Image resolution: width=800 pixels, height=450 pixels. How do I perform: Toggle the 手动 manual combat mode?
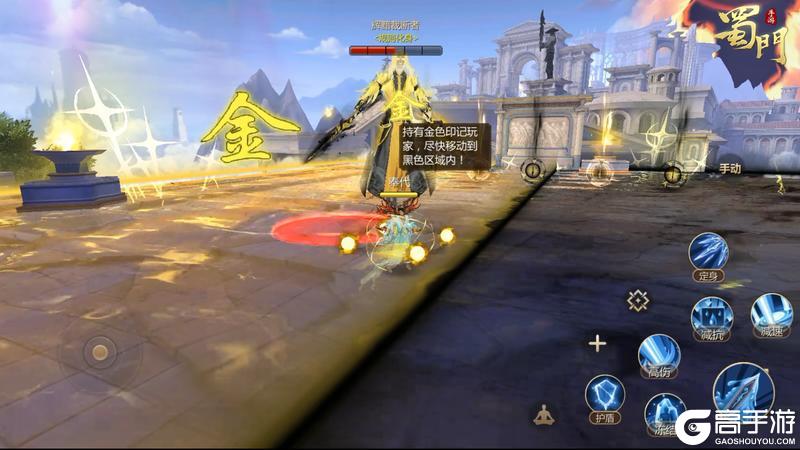point(729,168)
